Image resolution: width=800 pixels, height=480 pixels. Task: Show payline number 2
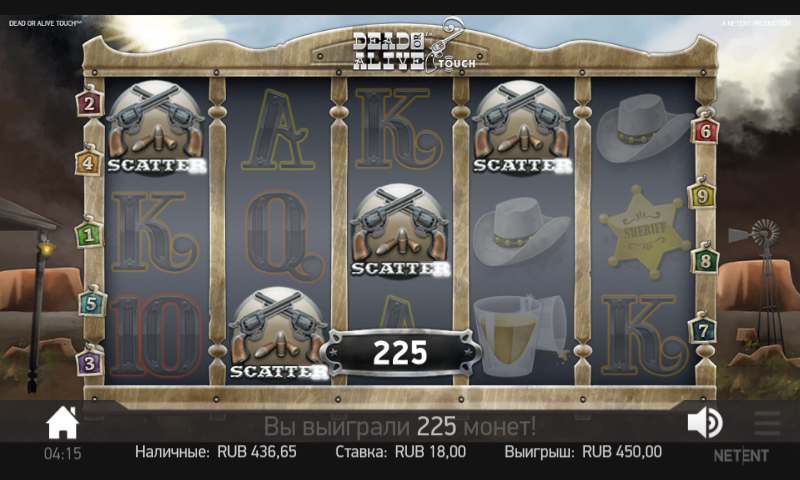(90, 102)
